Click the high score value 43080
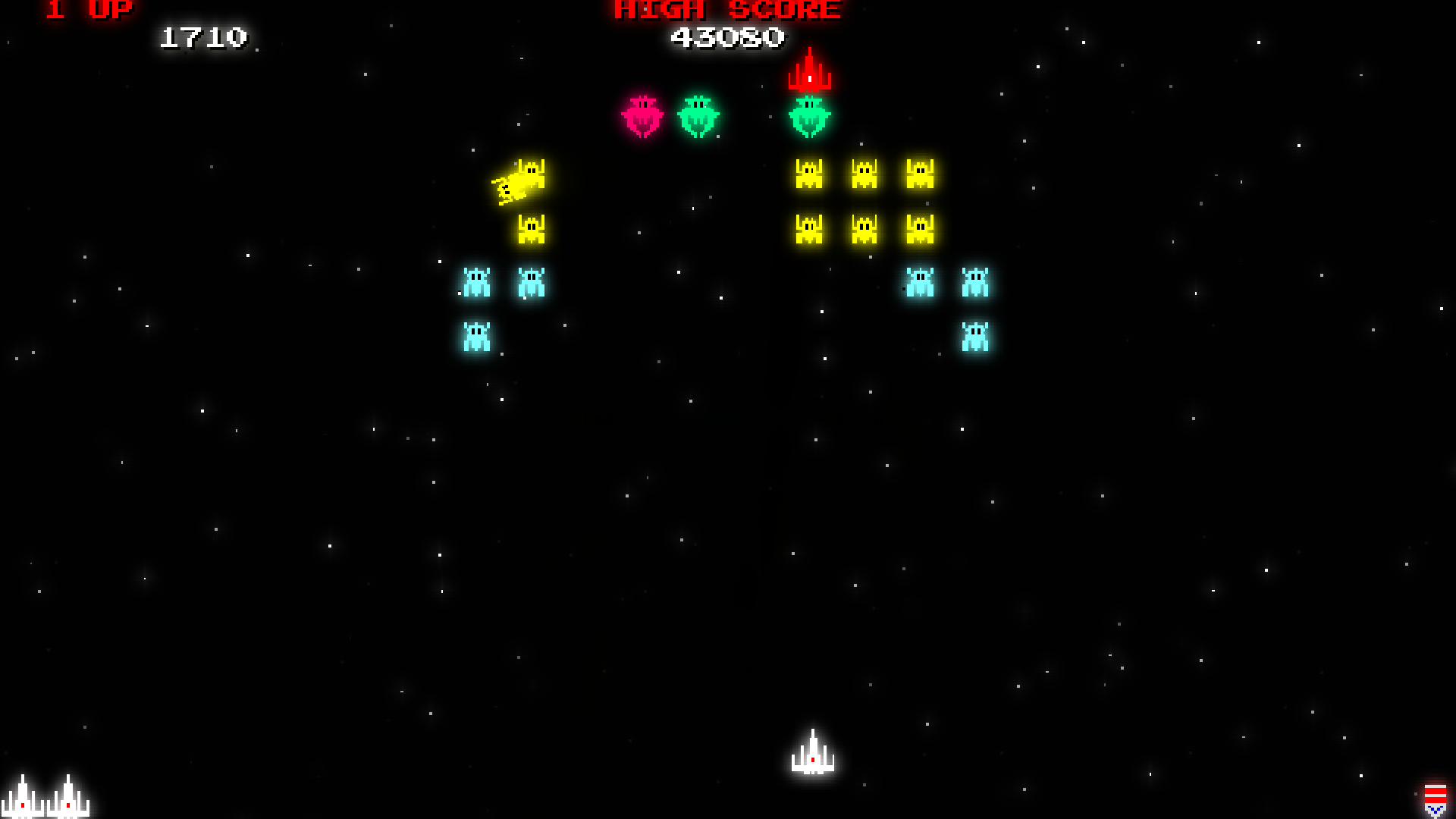1456x819 pixels. [728, 36]
